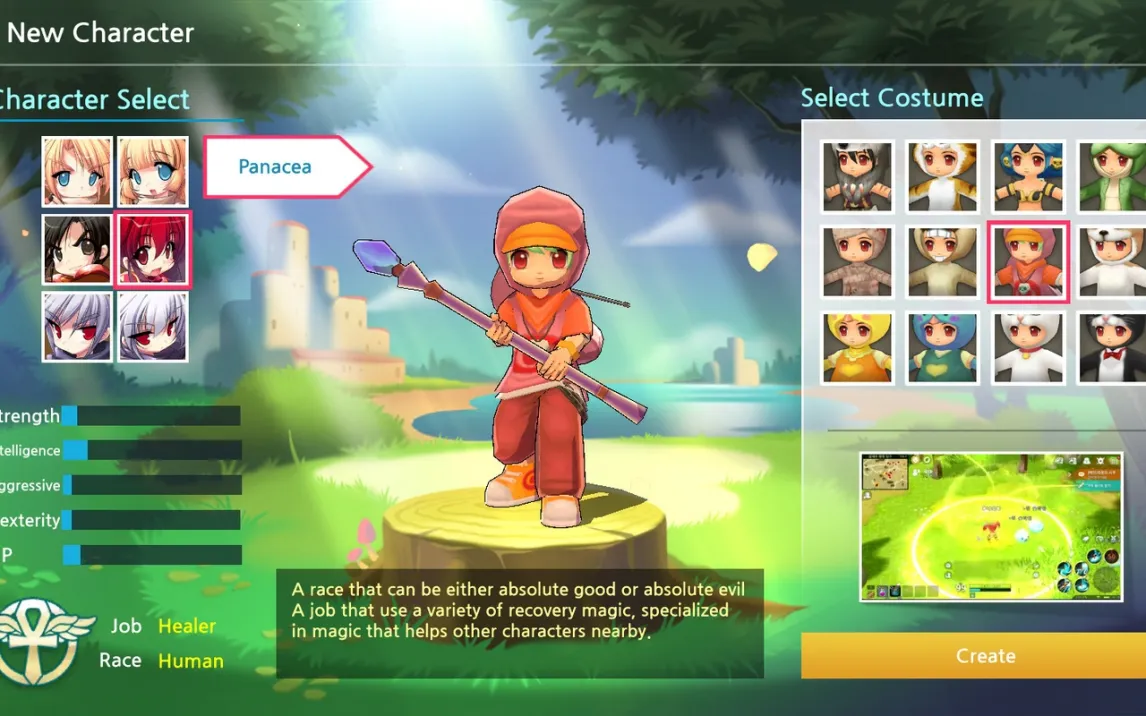Select the white cat costume with red collar
The height and width of the screenshot is (716, 1146).
tap(1028, 347)
